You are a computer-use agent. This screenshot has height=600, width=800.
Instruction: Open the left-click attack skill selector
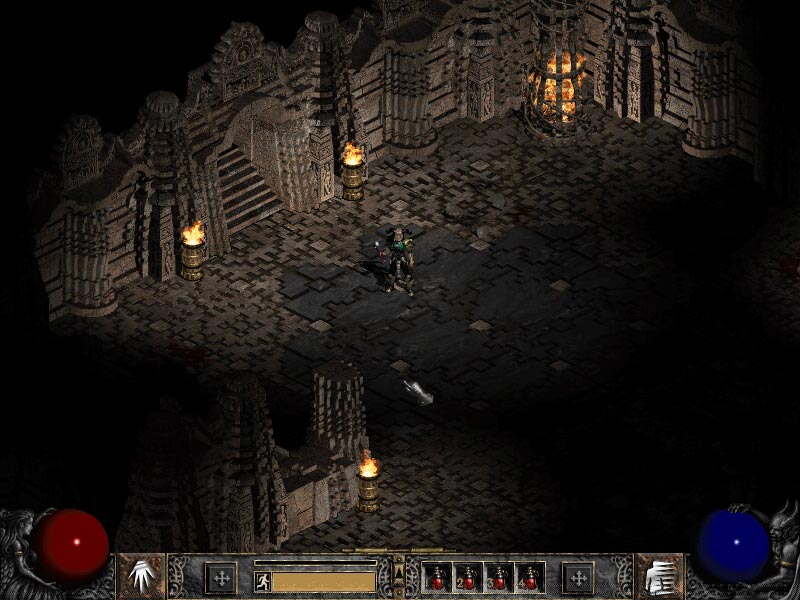point(141,576)
